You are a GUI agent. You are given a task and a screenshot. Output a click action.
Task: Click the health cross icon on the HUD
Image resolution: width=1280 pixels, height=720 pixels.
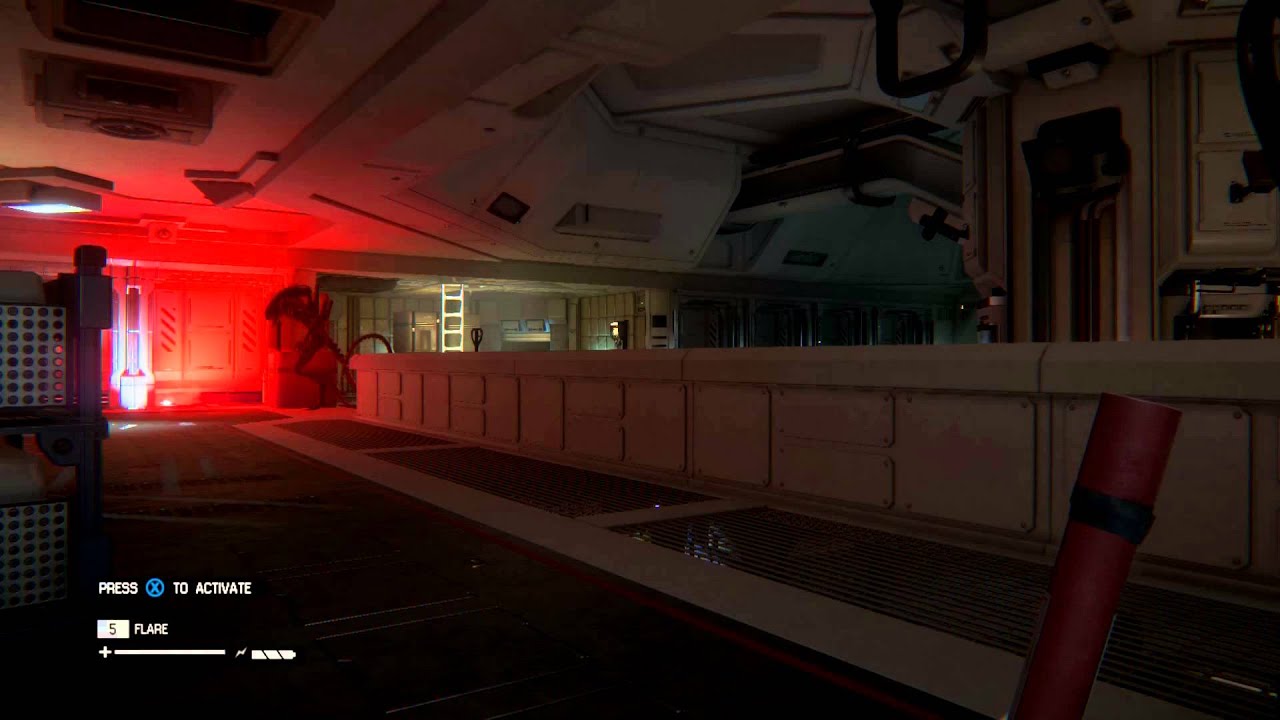pyautogui.click(x=104, y=652)
